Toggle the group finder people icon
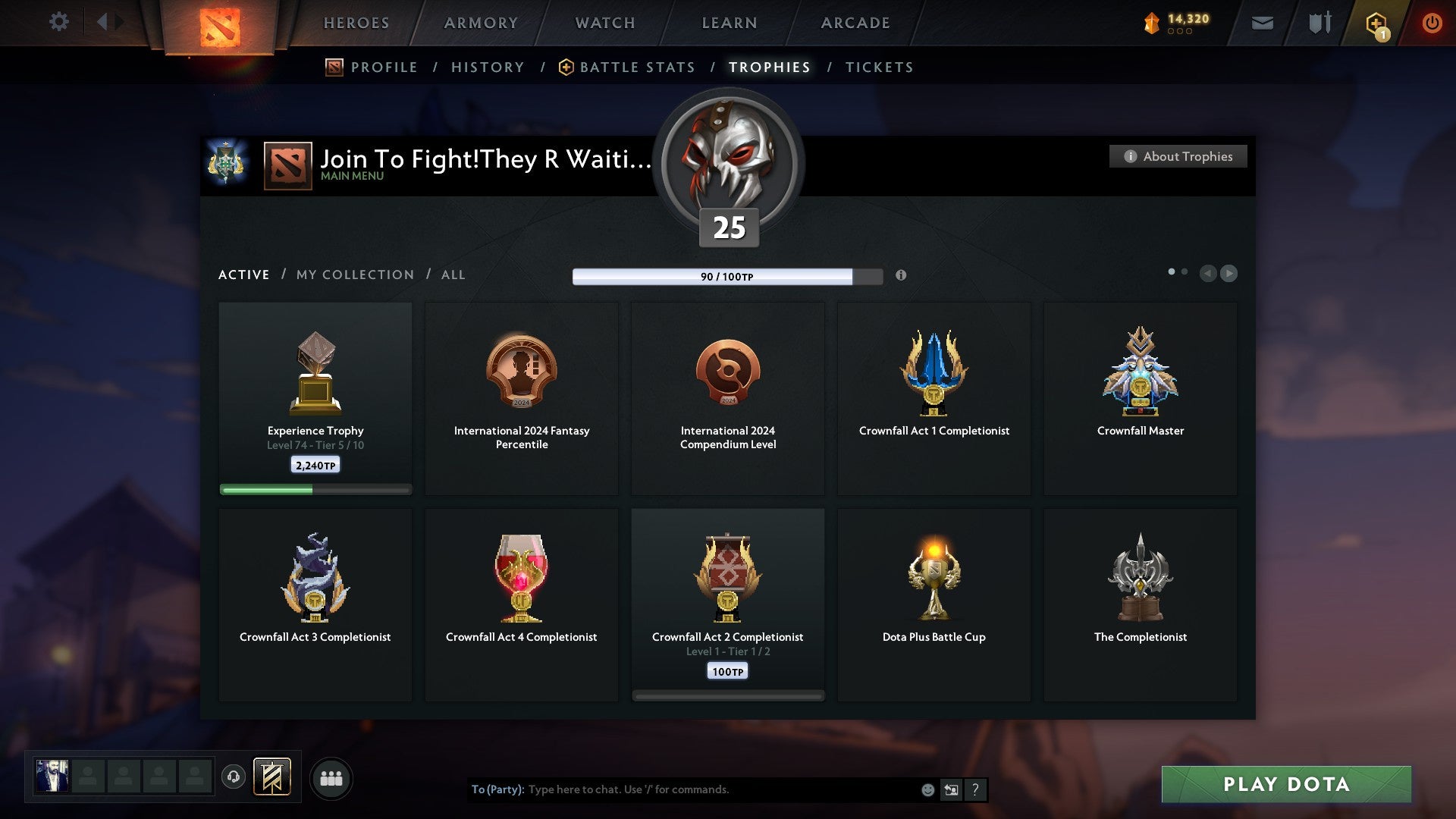This screenshot has height=819, width=1456. [x=331, y=778]
